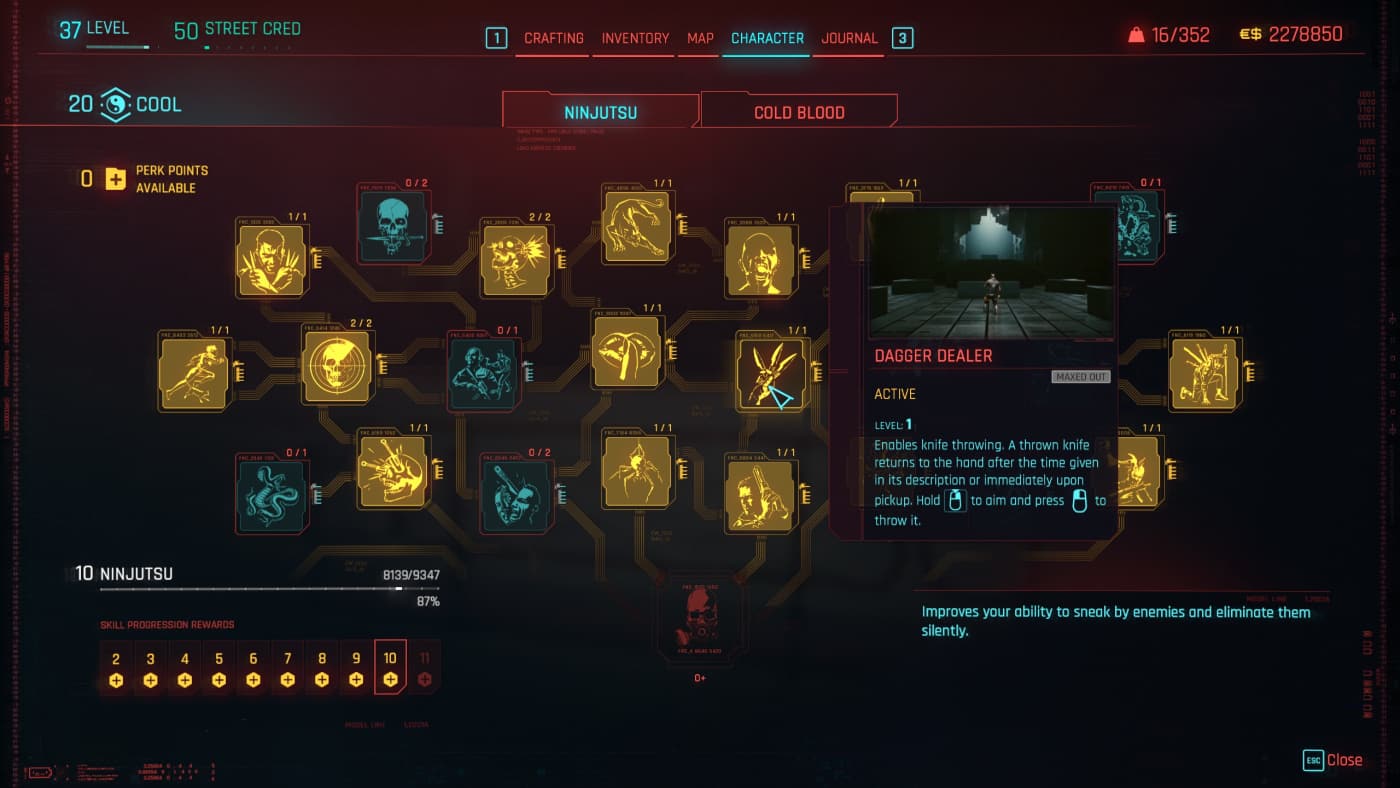The image size is (1400, 788).
Task: Select the gold spider perk icon
Action: pos(638,470)
